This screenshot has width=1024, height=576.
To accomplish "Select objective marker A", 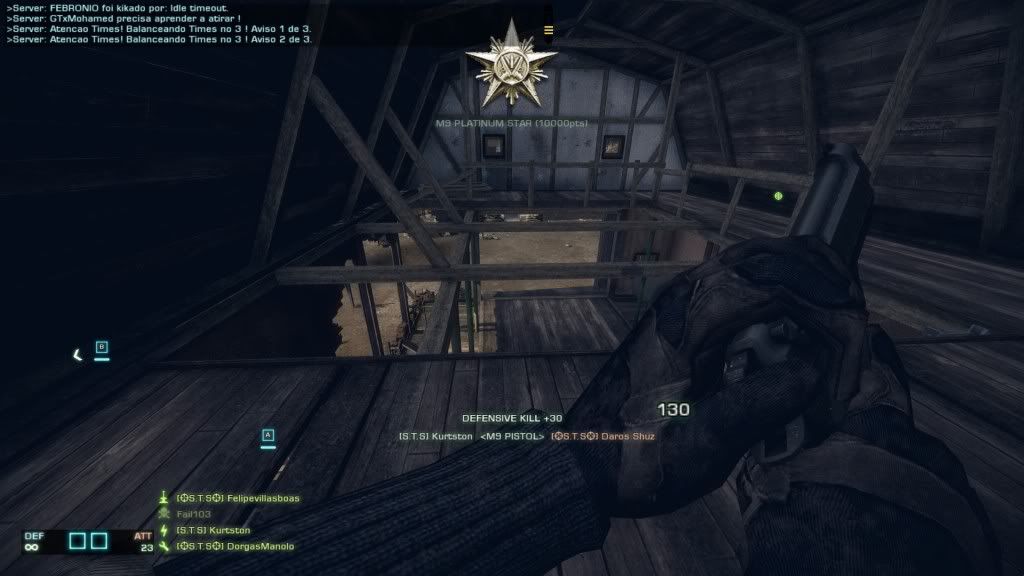I will 267,435.
